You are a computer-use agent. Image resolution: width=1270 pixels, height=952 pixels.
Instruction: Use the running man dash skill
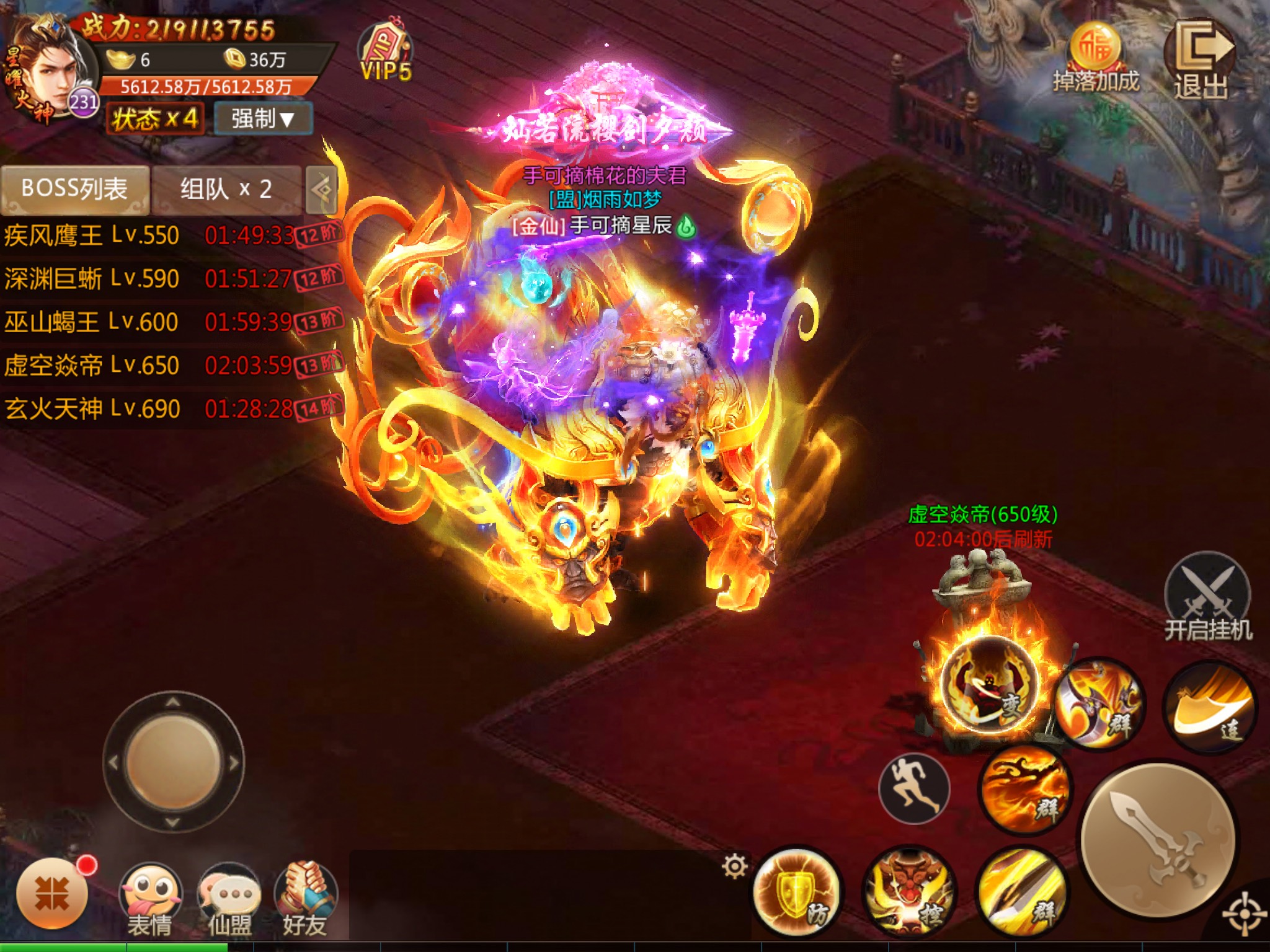914,788
